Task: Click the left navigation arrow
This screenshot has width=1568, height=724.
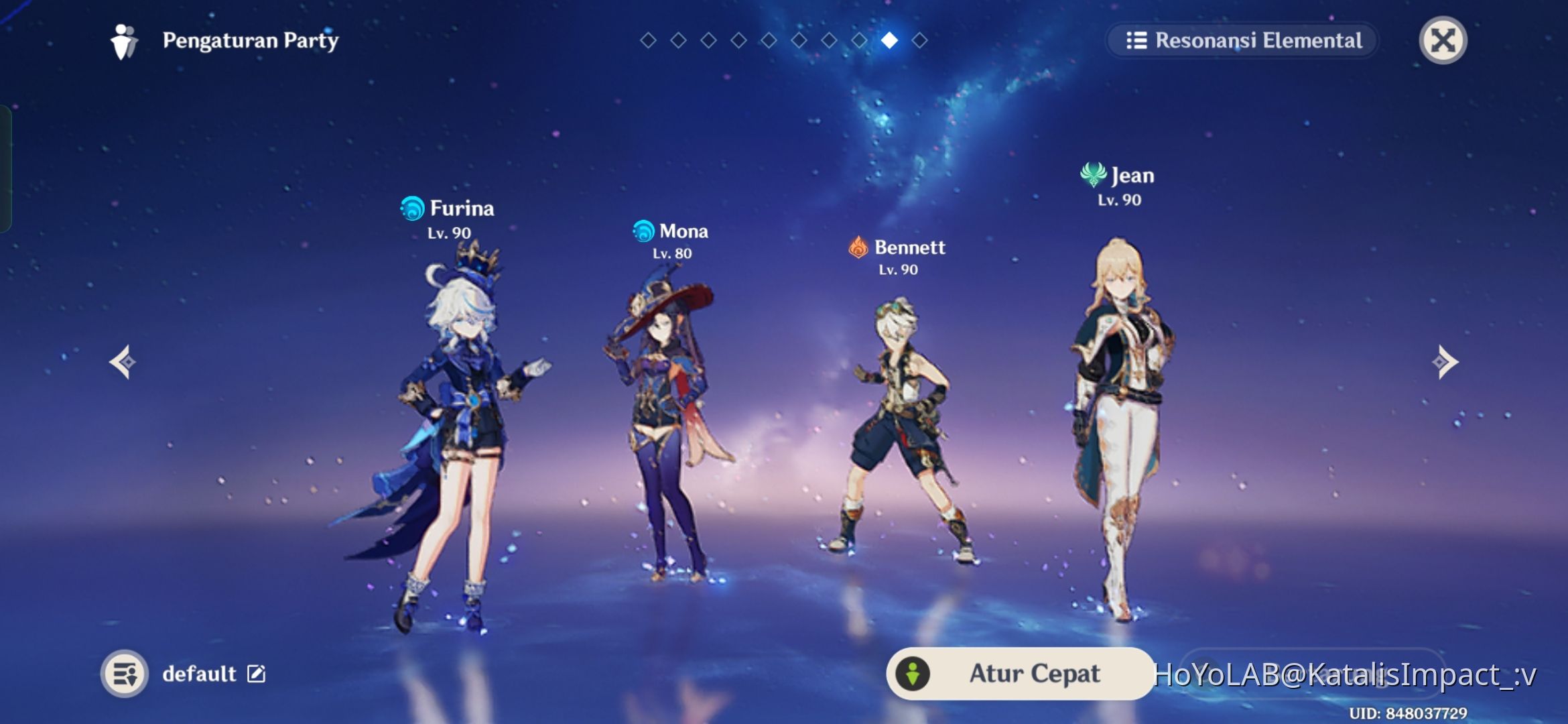Action: pos(122,362)
